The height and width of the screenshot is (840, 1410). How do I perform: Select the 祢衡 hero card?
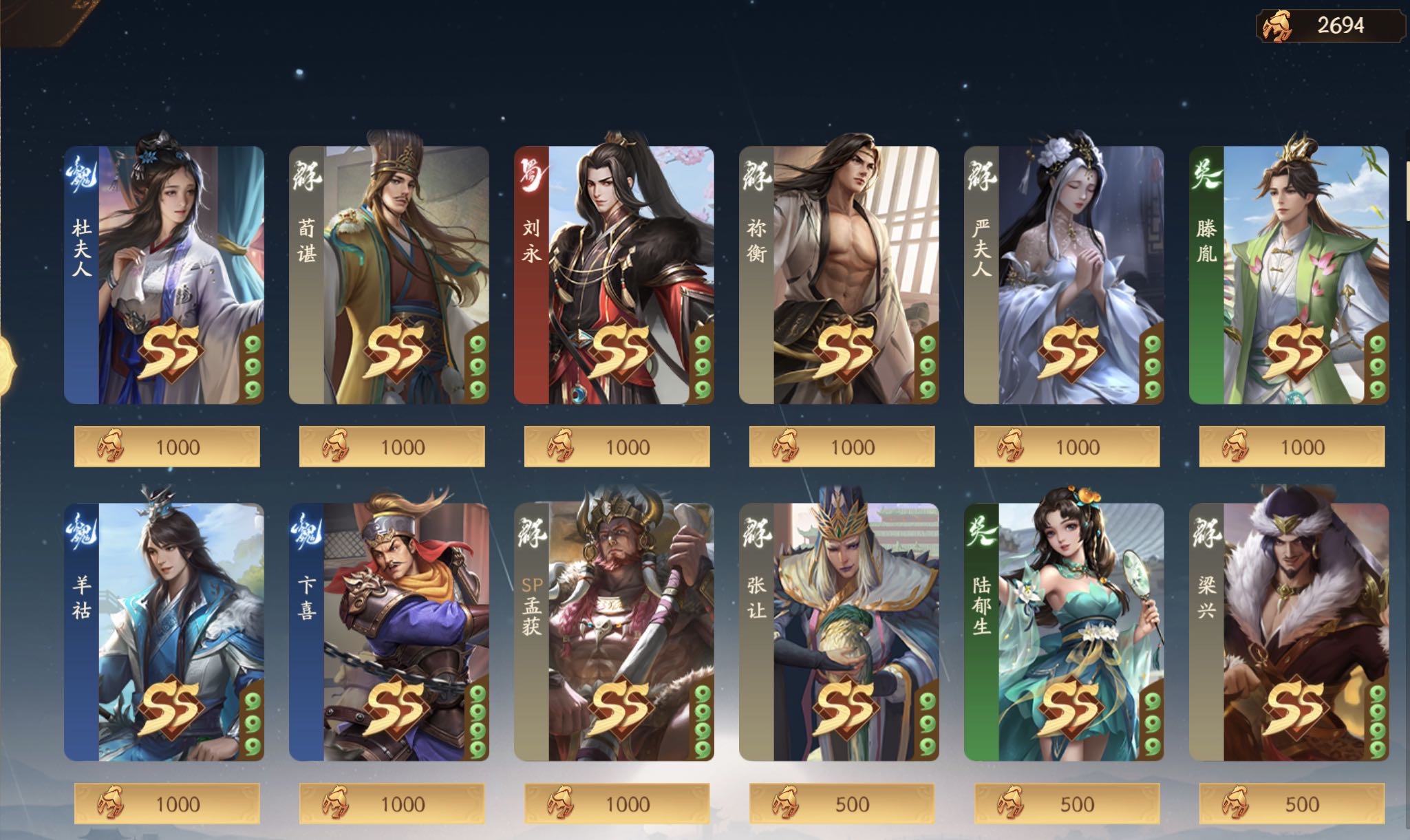(x=839, y=274)
